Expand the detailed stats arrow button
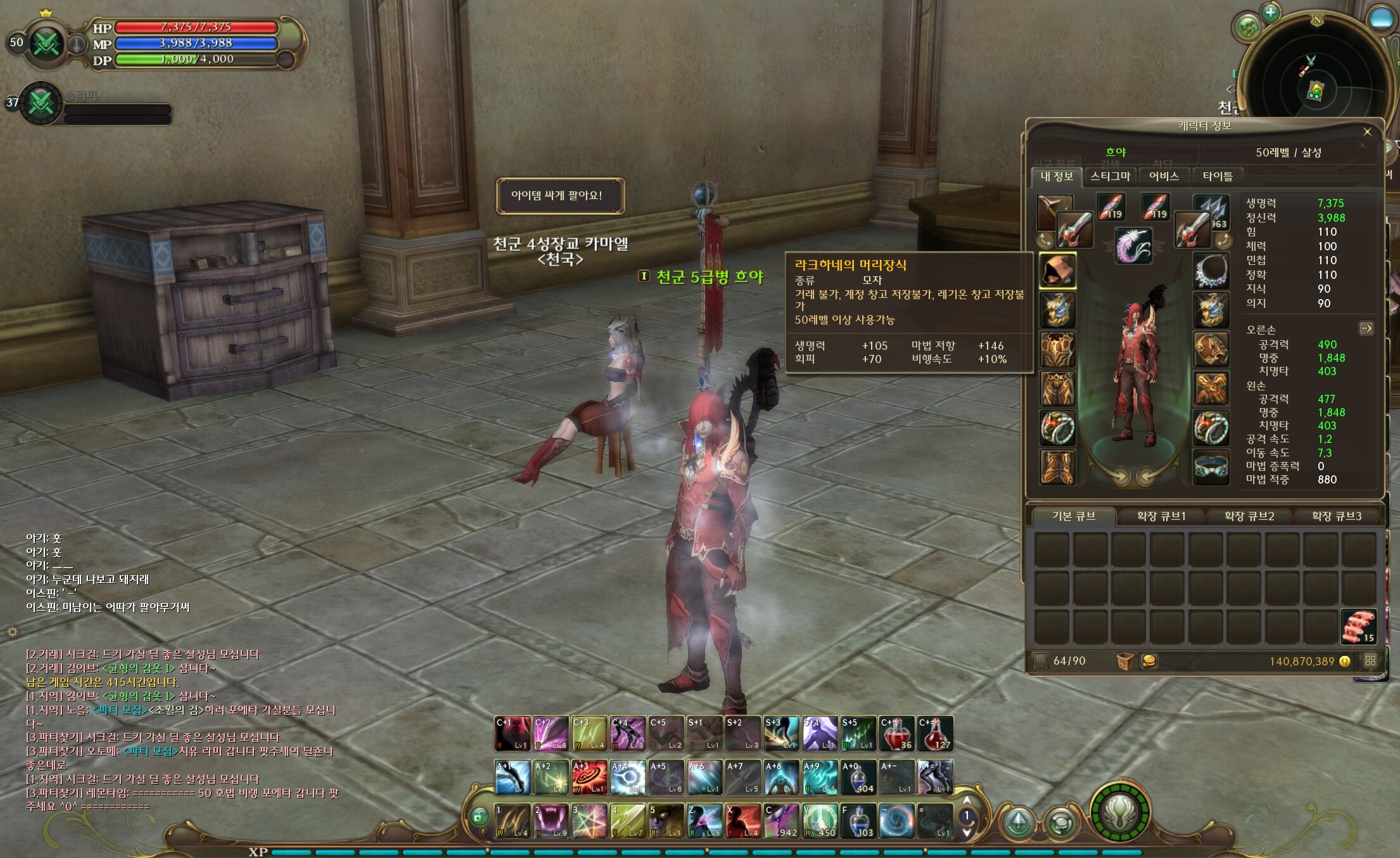Screen dimensions: 1400x858 click(x=1366, y=328)
